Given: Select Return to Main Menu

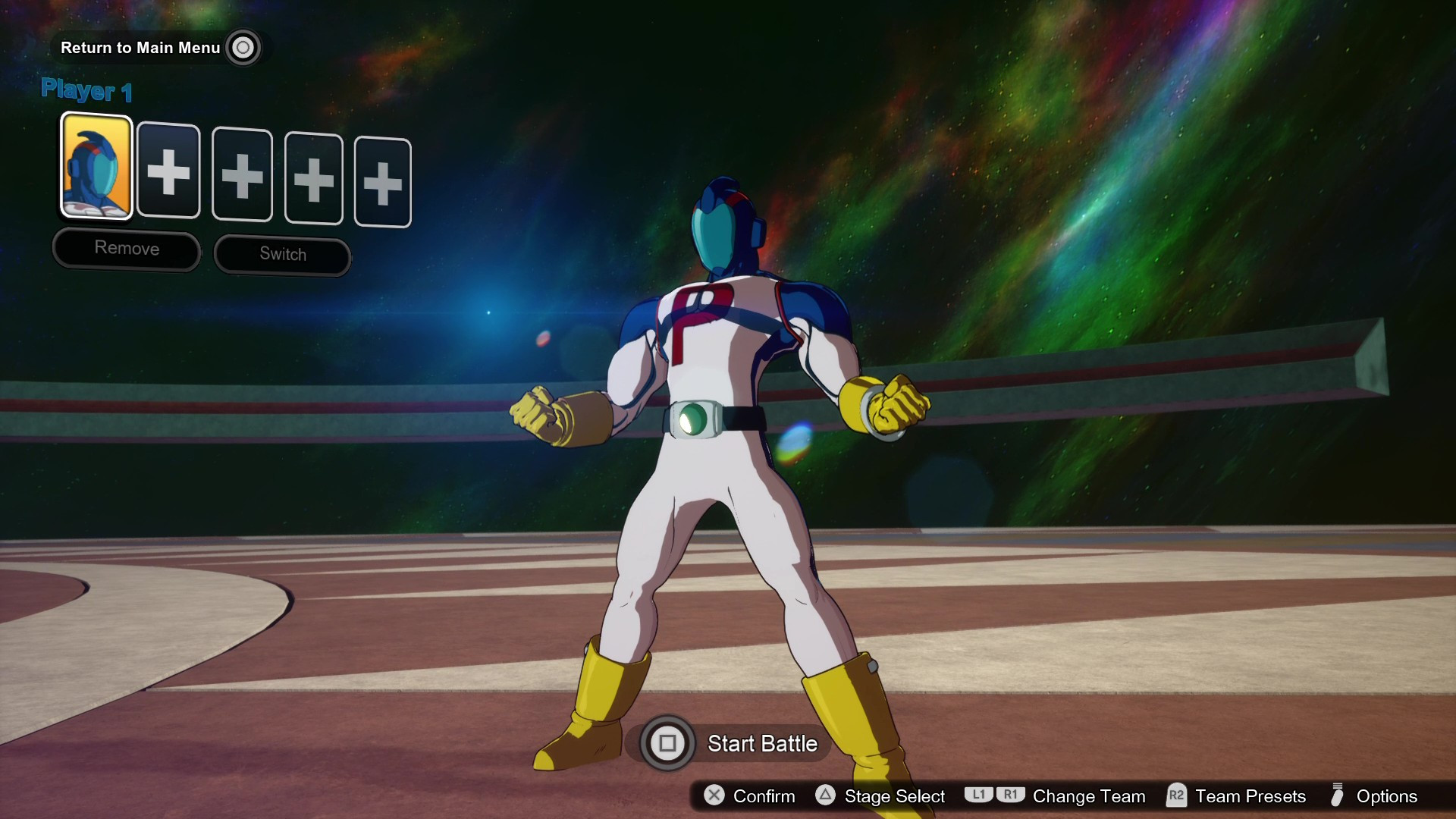Looking at the screenshot, I should click(x=140, y=47).
